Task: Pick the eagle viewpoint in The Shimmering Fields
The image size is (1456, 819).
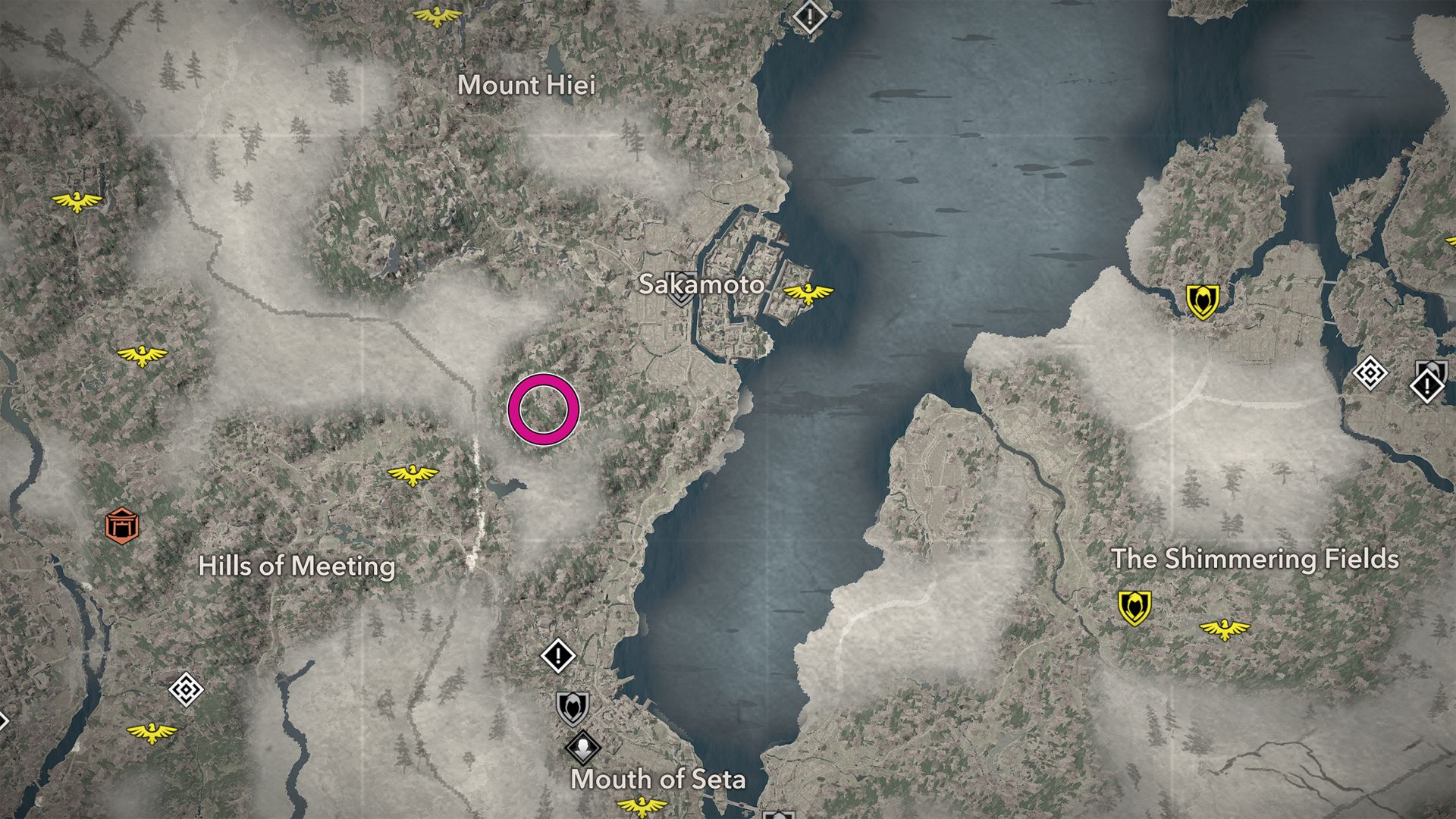Action: pos(1224,629)
